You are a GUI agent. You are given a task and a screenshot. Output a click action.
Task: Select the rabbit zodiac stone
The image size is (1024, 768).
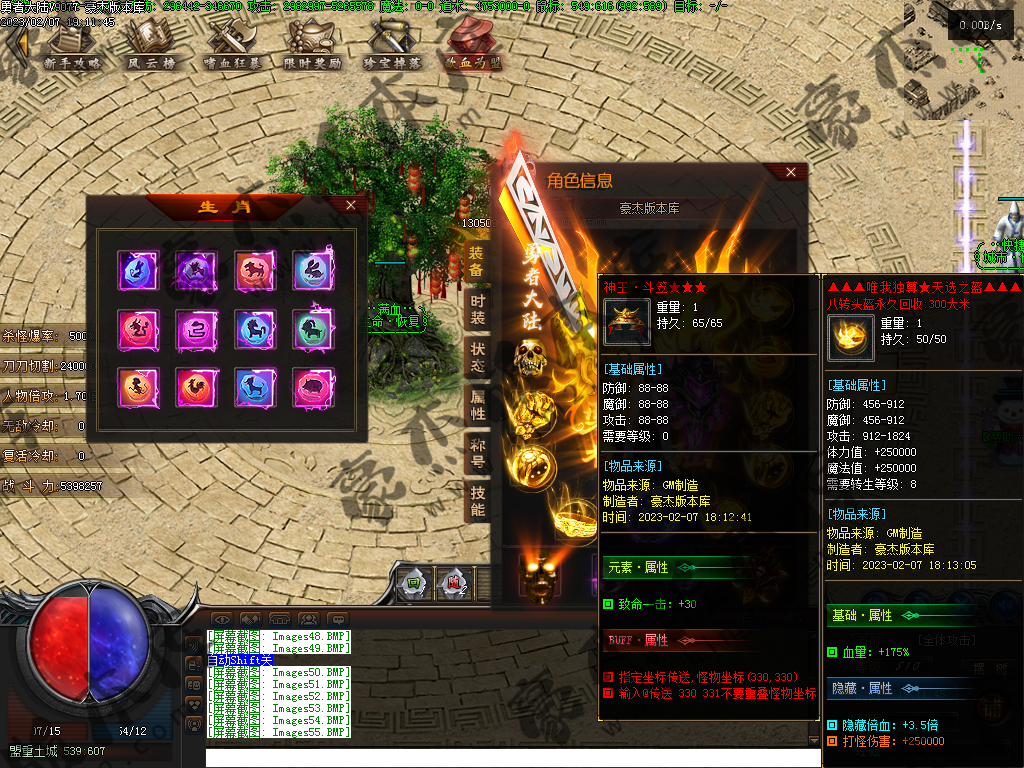tap(312, 271)
